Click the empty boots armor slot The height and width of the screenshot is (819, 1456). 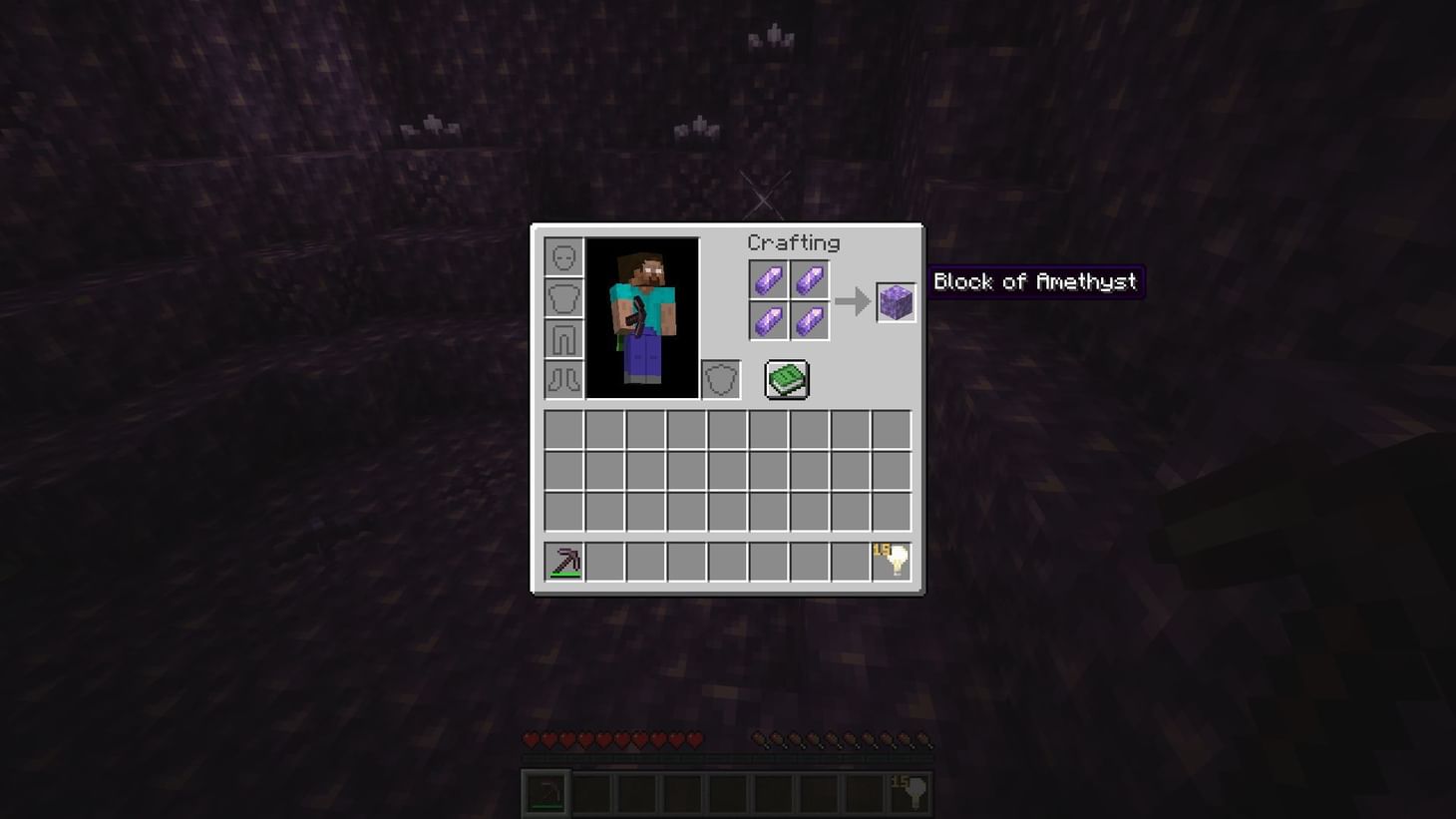coord(562,379)
